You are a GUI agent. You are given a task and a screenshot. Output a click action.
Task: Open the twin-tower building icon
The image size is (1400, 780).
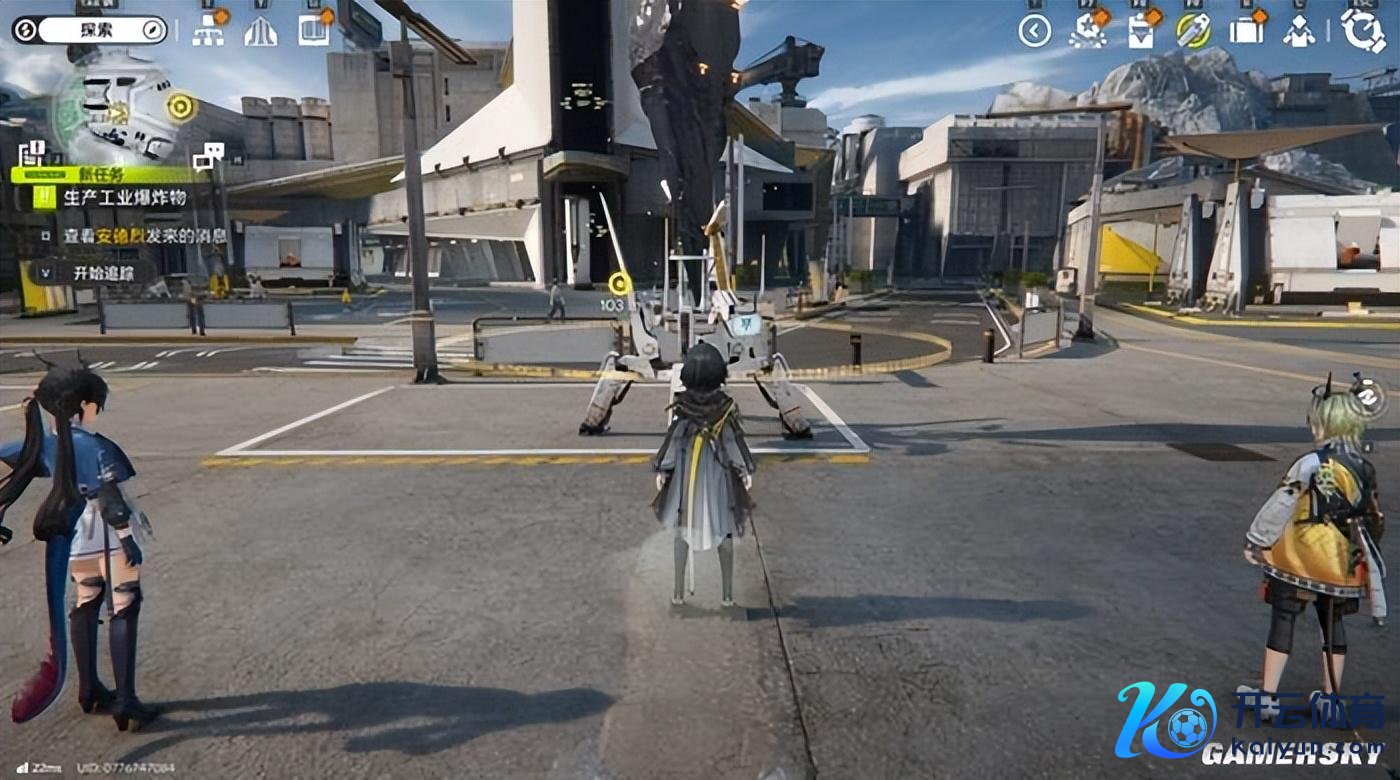click(260, 31)
